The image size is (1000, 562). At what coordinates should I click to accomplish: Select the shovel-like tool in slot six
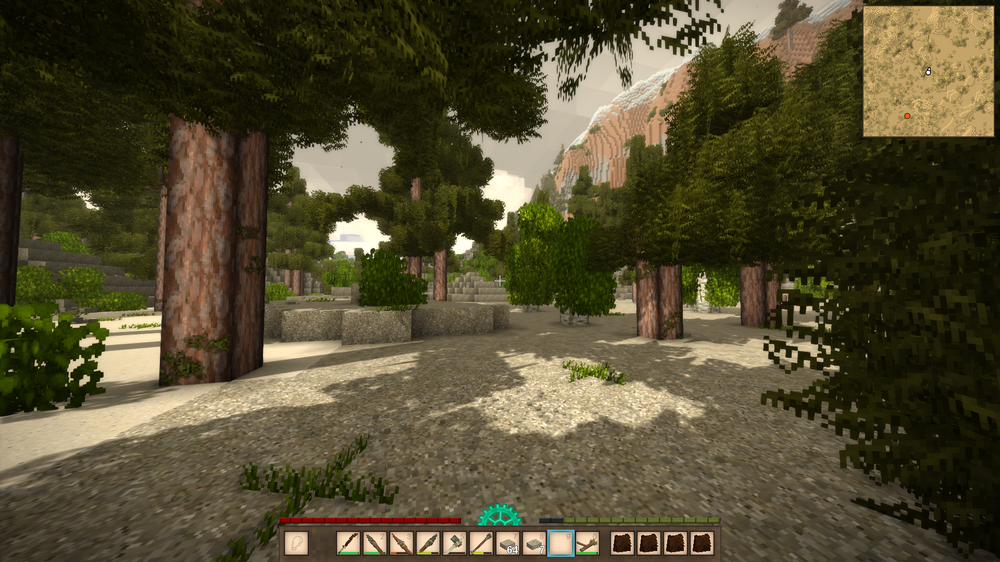coord(481,543)
